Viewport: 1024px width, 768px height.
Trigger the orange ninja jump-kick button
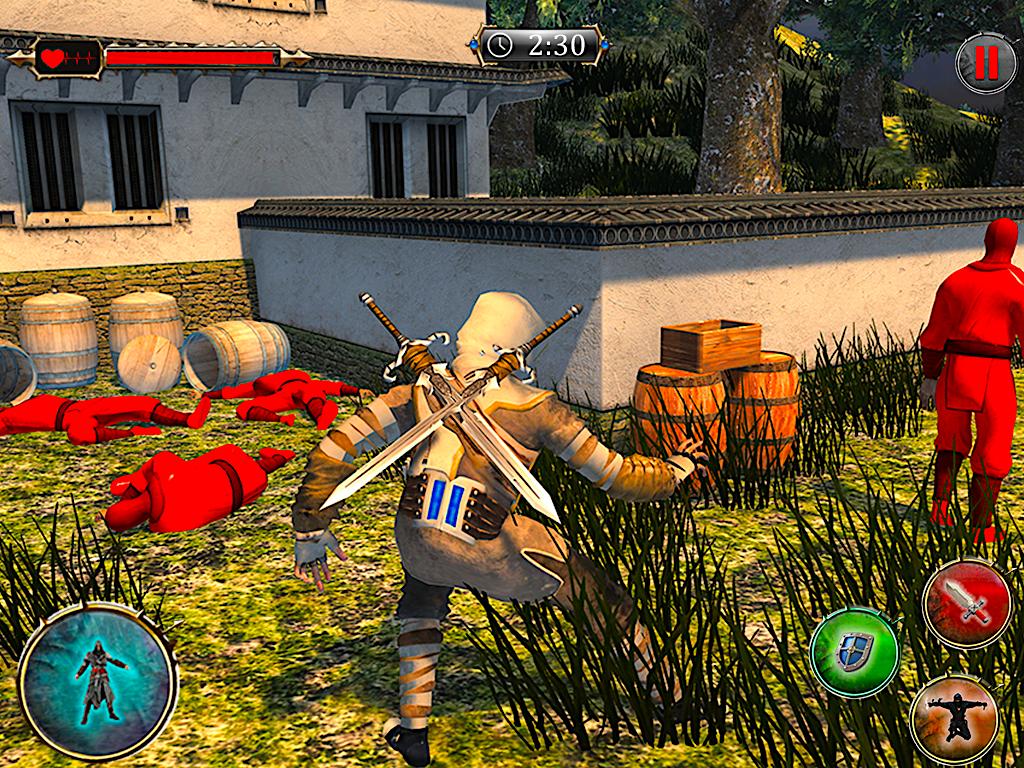coord(955,719)
